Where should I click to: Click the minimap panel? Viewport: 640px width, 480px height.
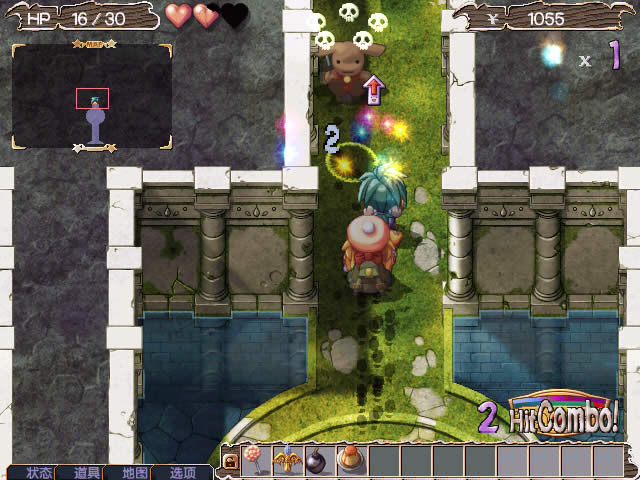point(93,97)
